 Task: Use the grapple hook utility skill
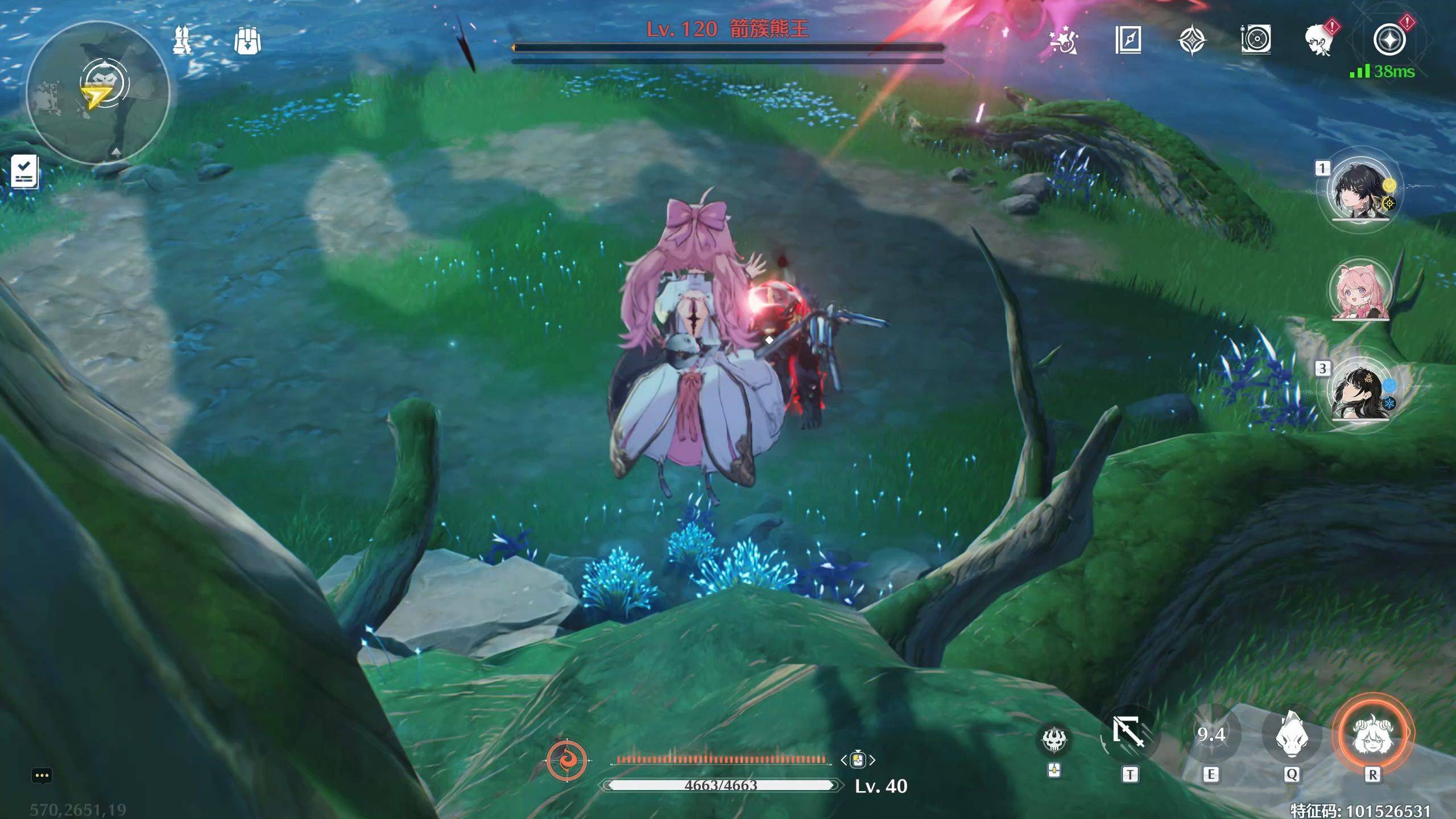tap(1129, 734)
